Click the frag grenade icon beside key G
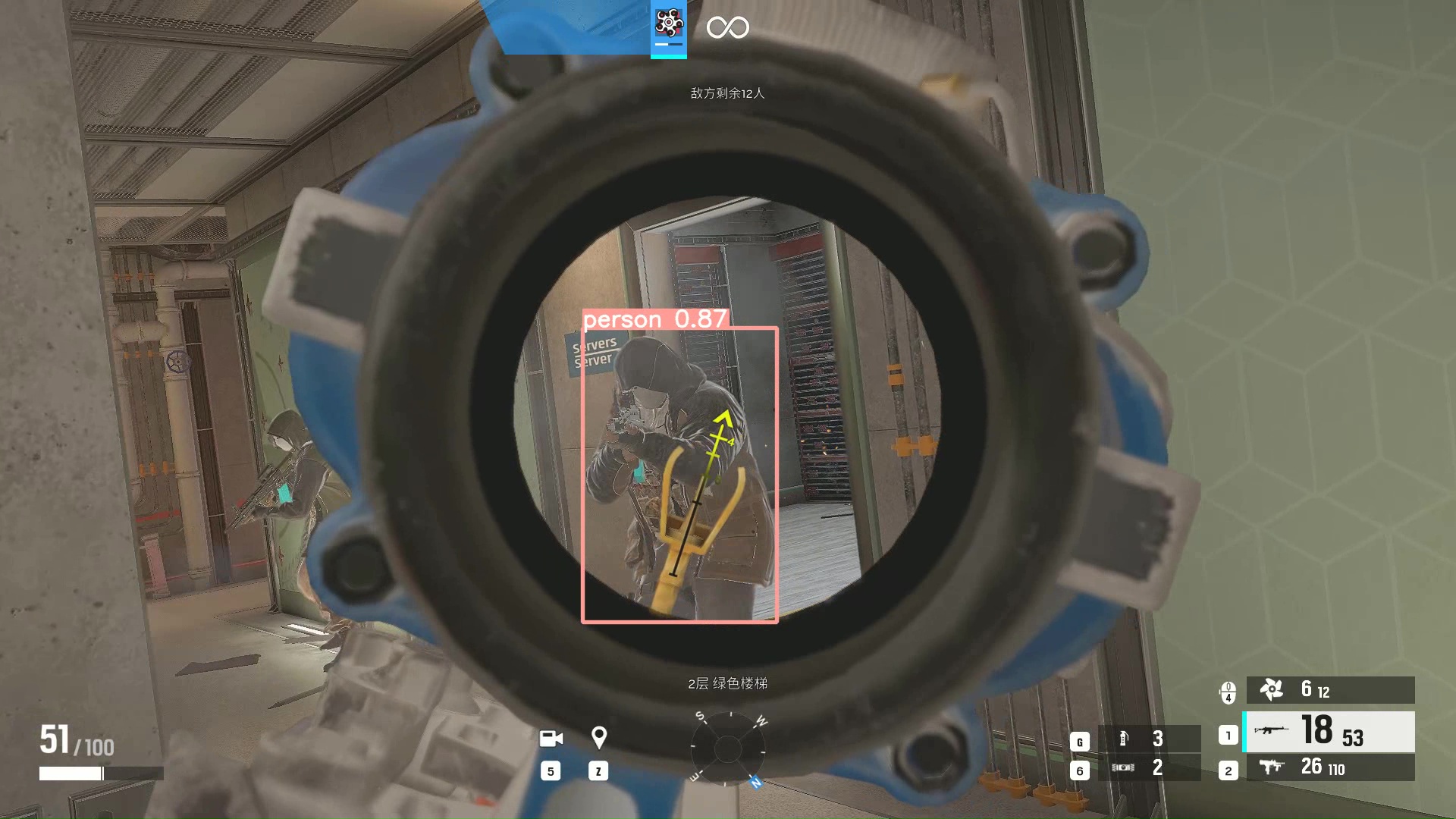Viewport: 1456px width, 819px height. click(1125, 738)
